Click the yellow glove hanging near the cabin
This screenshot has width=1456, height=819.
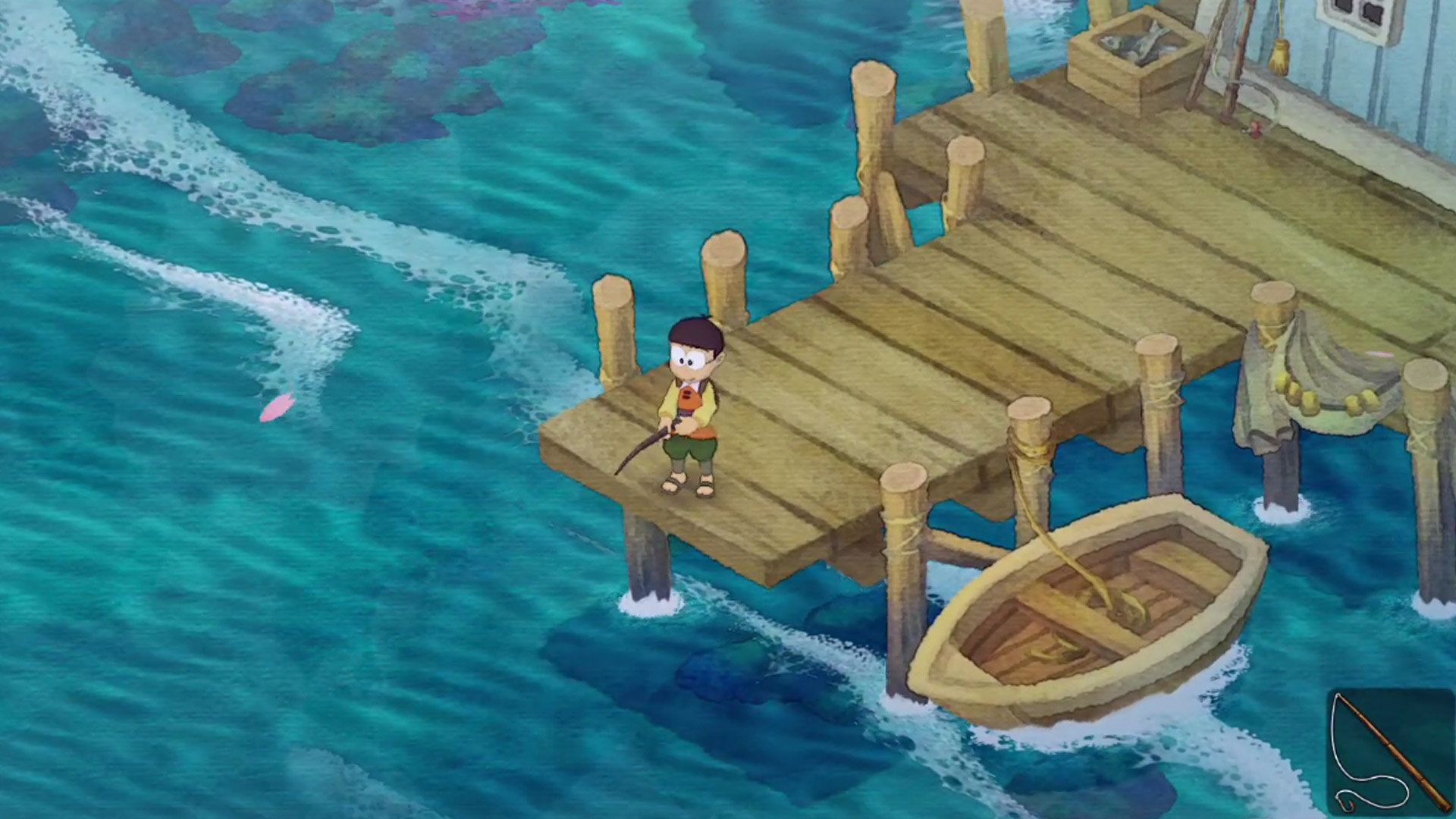[x=1282, y=57]
